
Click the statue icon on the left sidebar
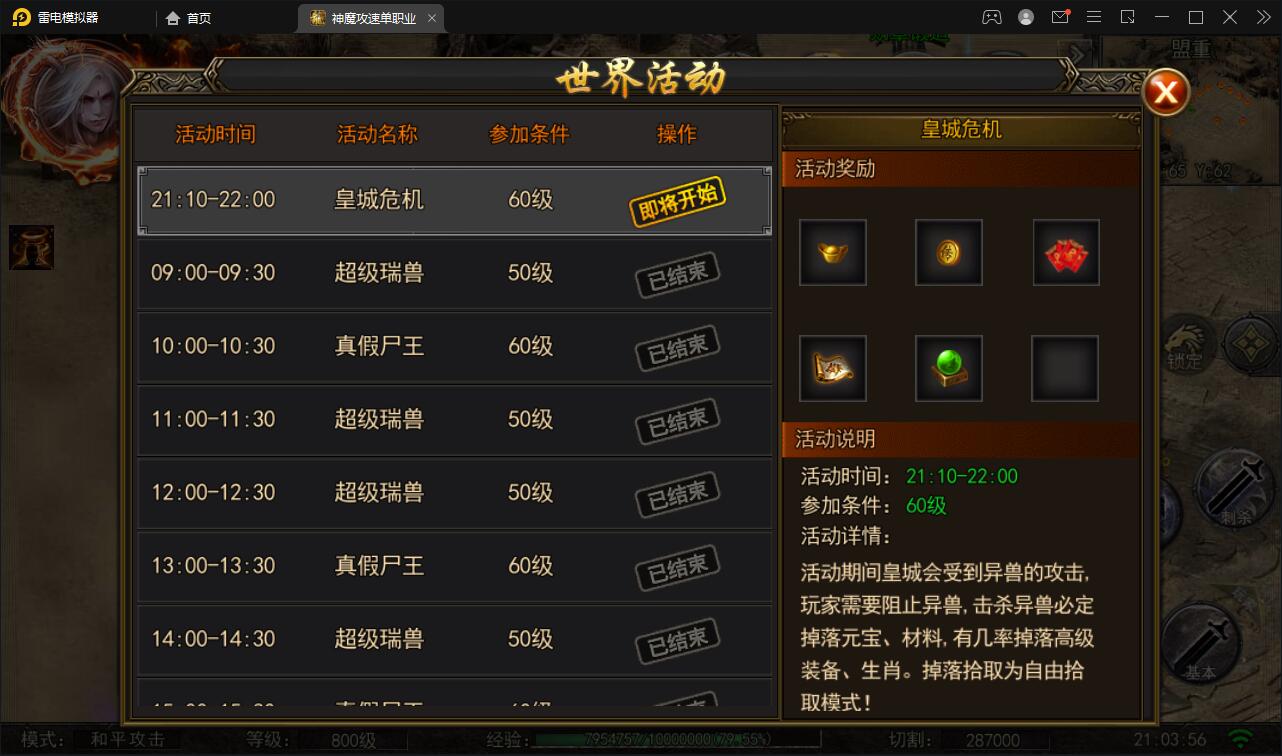point(30,248)
